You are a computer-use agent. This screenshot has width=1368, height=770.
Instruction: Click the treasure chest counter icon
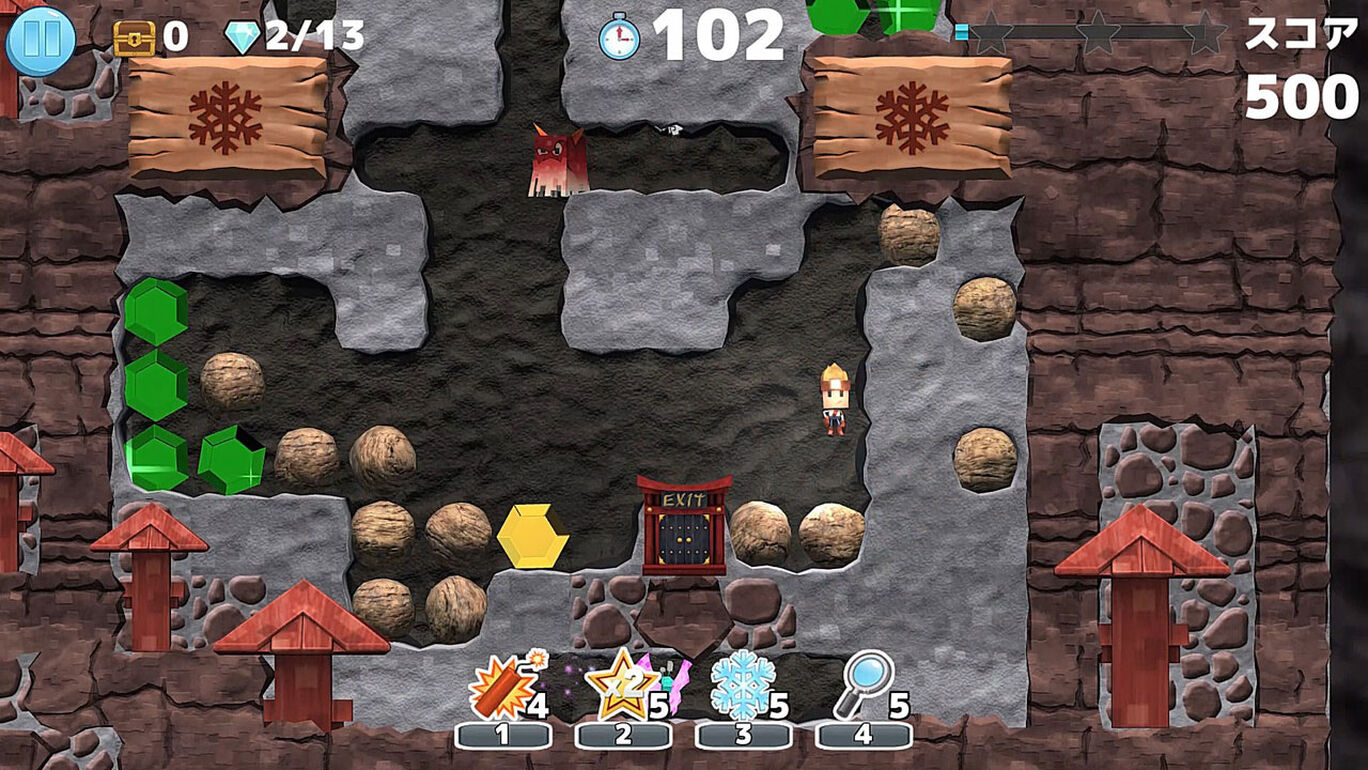133,35
